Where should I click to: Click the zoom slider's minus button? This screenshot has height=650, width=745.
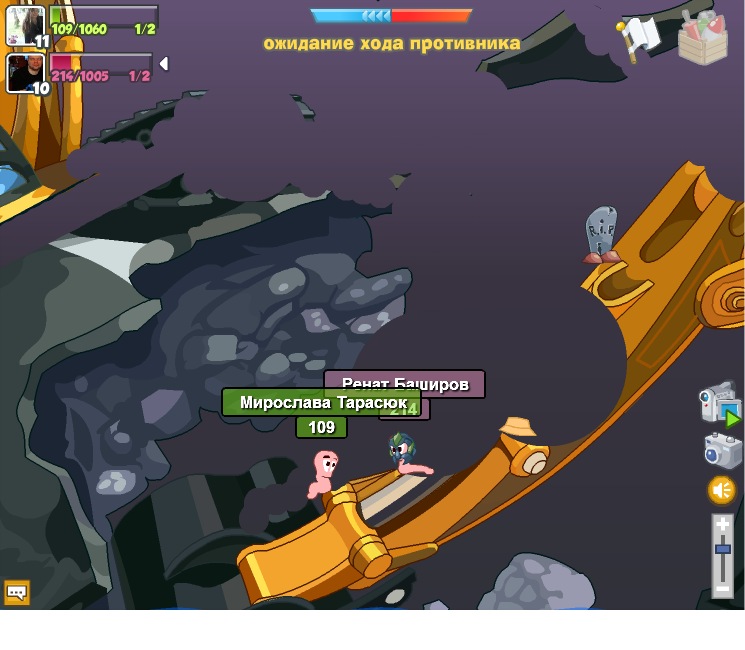pos(722,589)
